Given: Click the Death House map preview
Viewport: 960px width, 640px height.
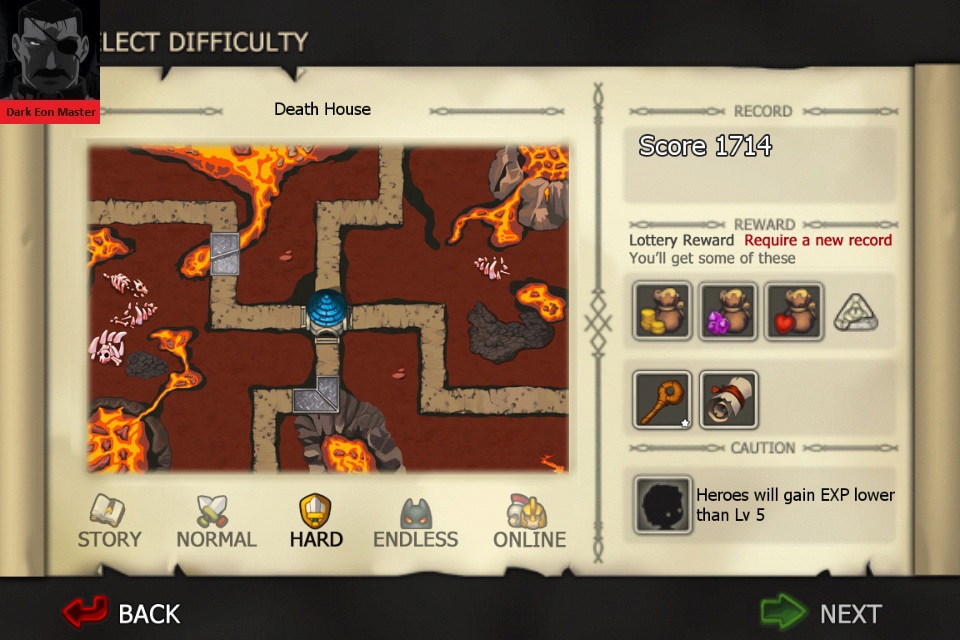Looking at the screenshot, I should (x=328, y=309).
